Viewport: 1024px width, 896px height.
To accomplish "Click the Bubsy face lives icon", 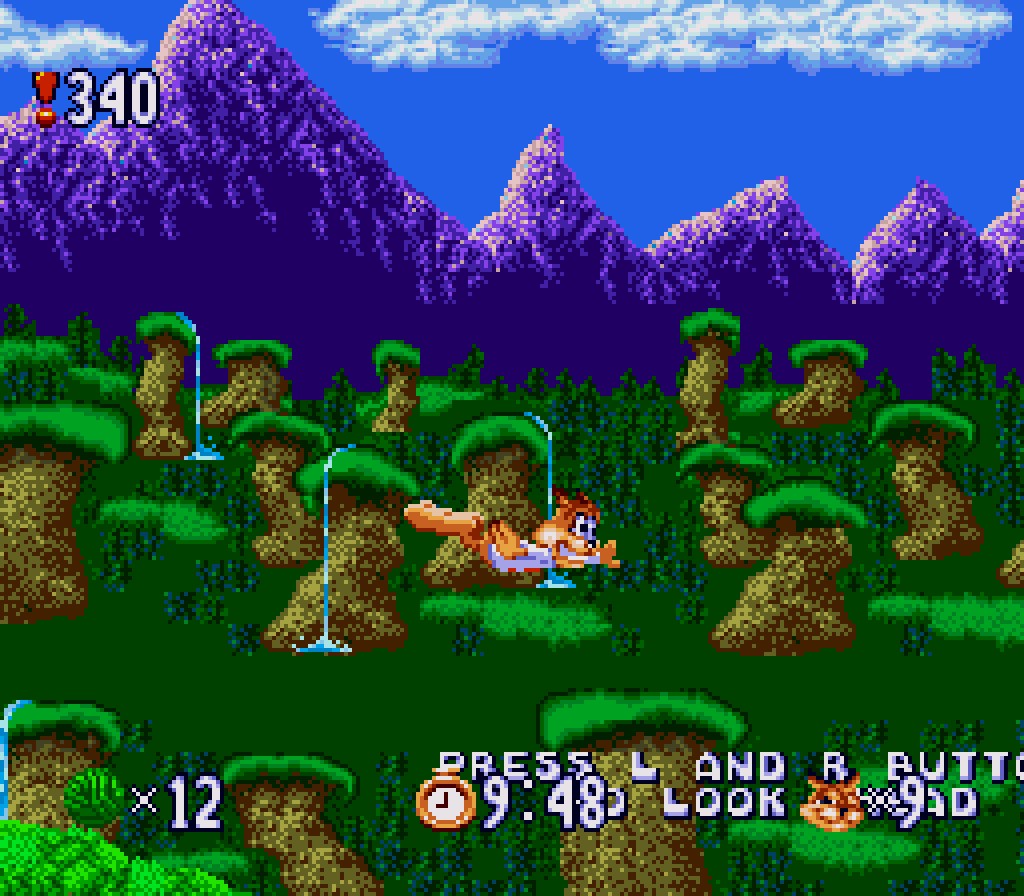I will click(x=834, y=802).
